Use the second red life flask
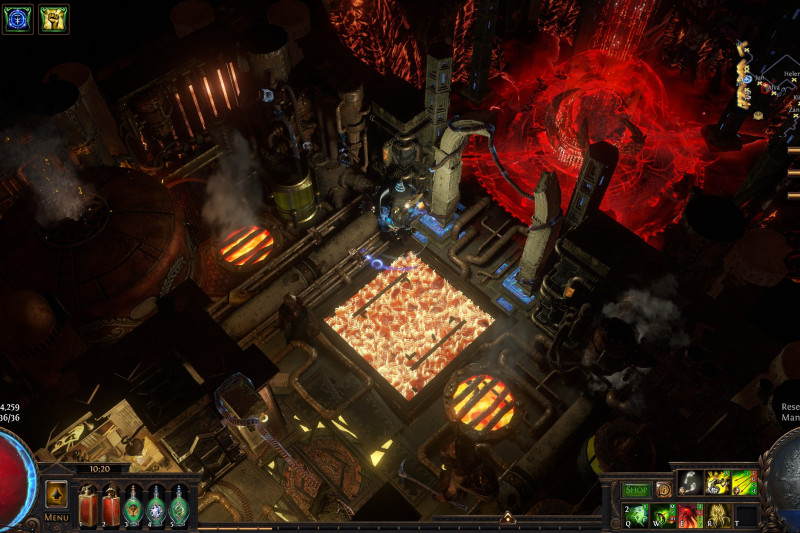 [110, 503]
